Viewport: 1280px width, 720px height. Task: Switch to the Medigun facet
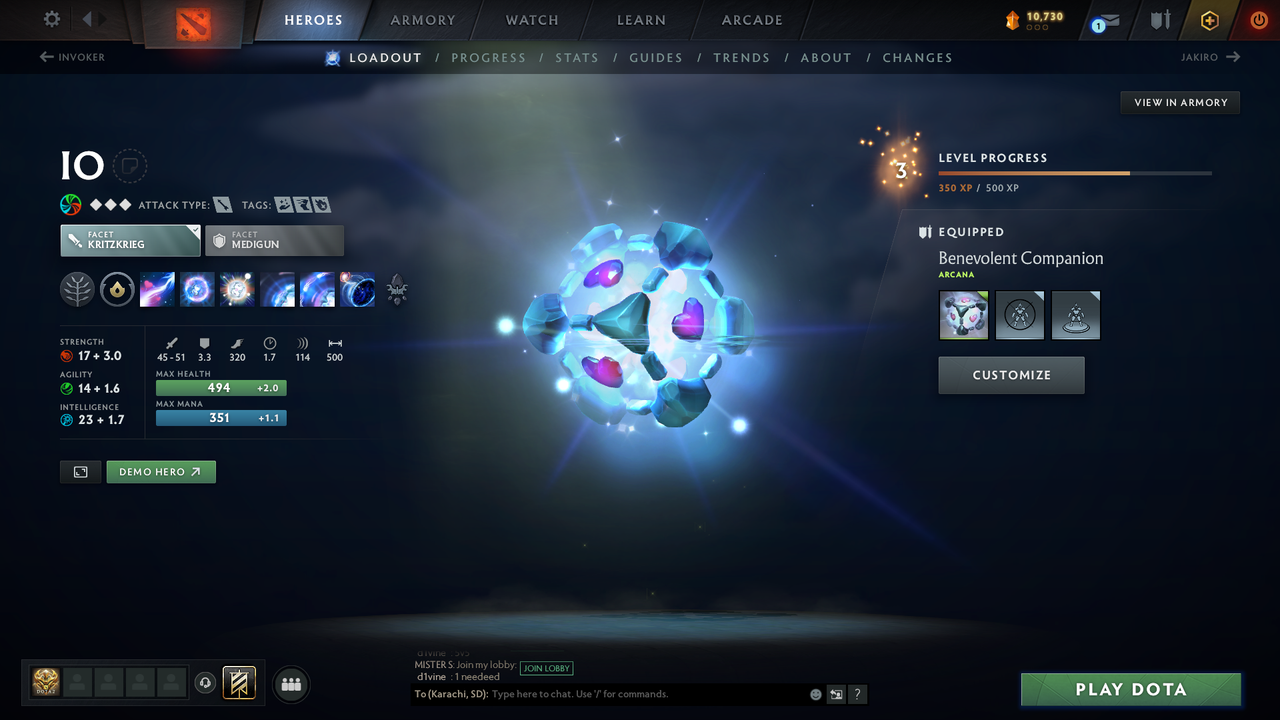pyautogui.click(x=274, y=240)
